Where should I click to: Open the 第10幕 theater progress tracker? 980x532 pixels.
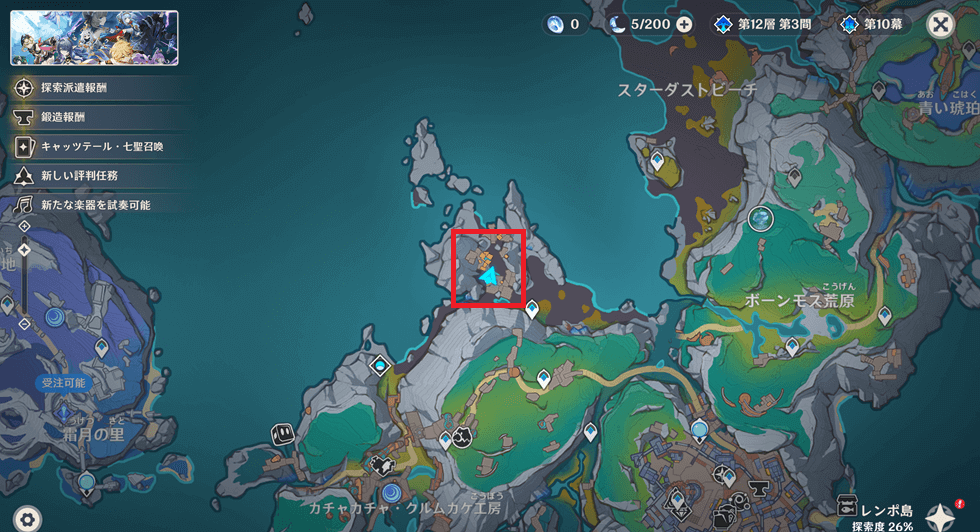tap(876, 25)
